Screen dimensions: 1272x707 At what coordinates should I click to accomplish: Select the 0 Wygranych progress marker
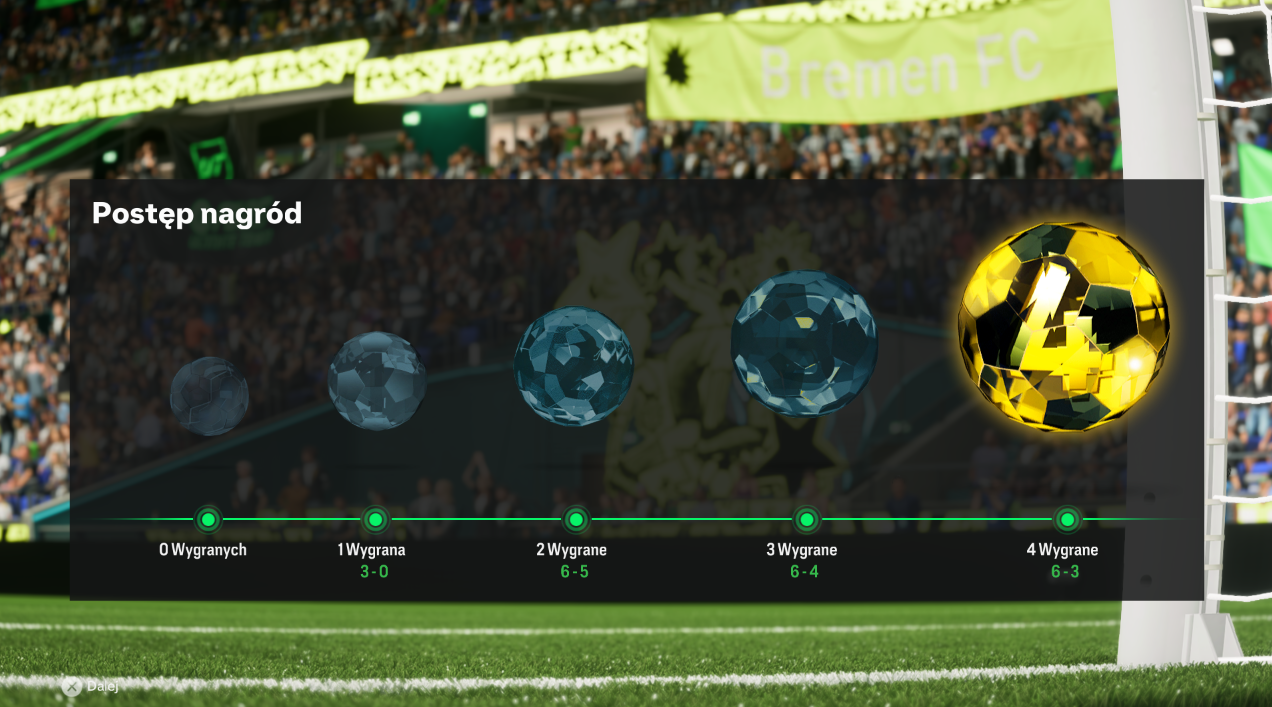click(208, 519)
